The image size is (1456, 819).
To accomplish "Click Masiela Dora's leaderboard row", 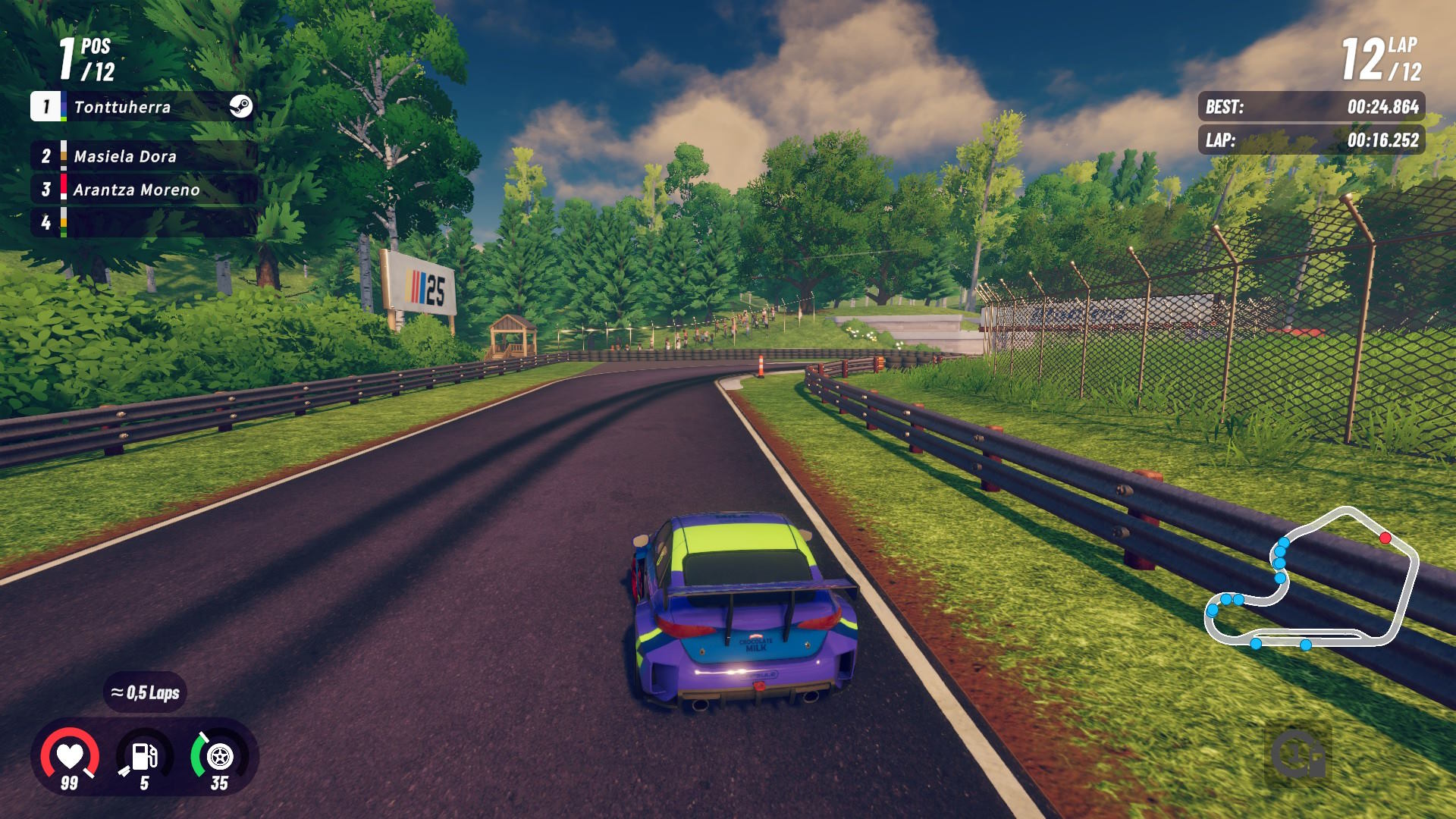I will click(125, 156).
